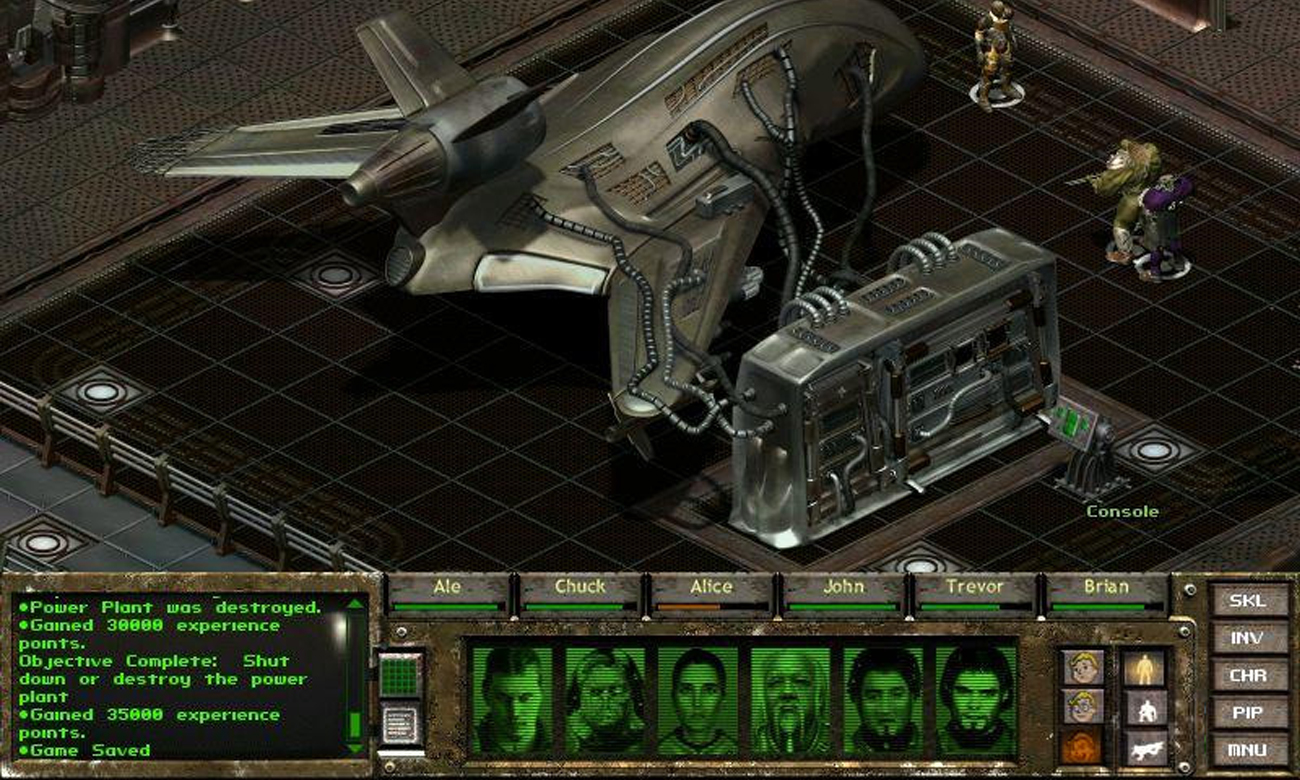Click the text list button beside message log
1300x780 pixels.
[x=401, y=725]
